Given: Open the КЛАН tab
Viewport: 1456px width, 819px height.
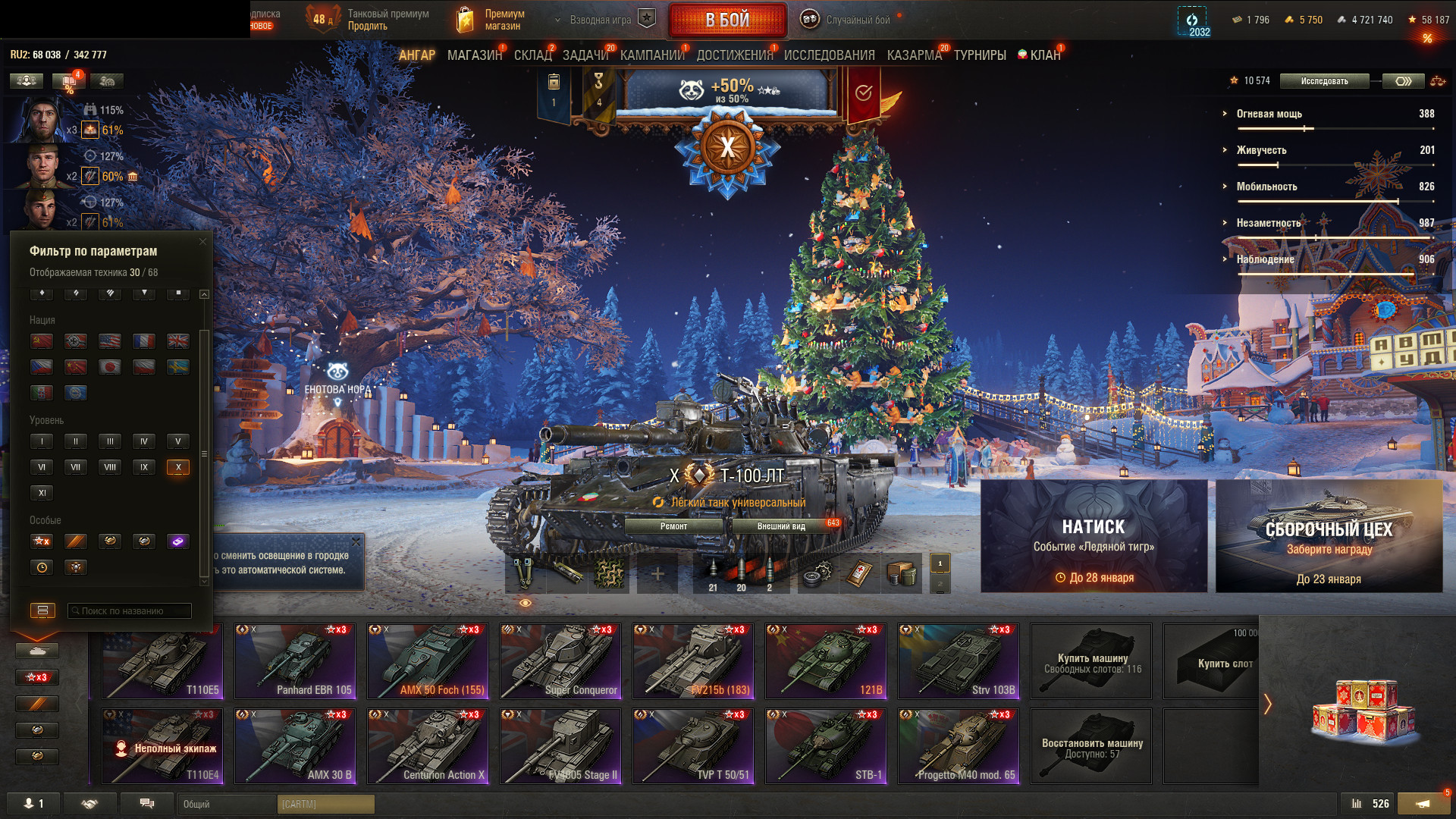Looking at the screenshot, I should point(1044,55).
